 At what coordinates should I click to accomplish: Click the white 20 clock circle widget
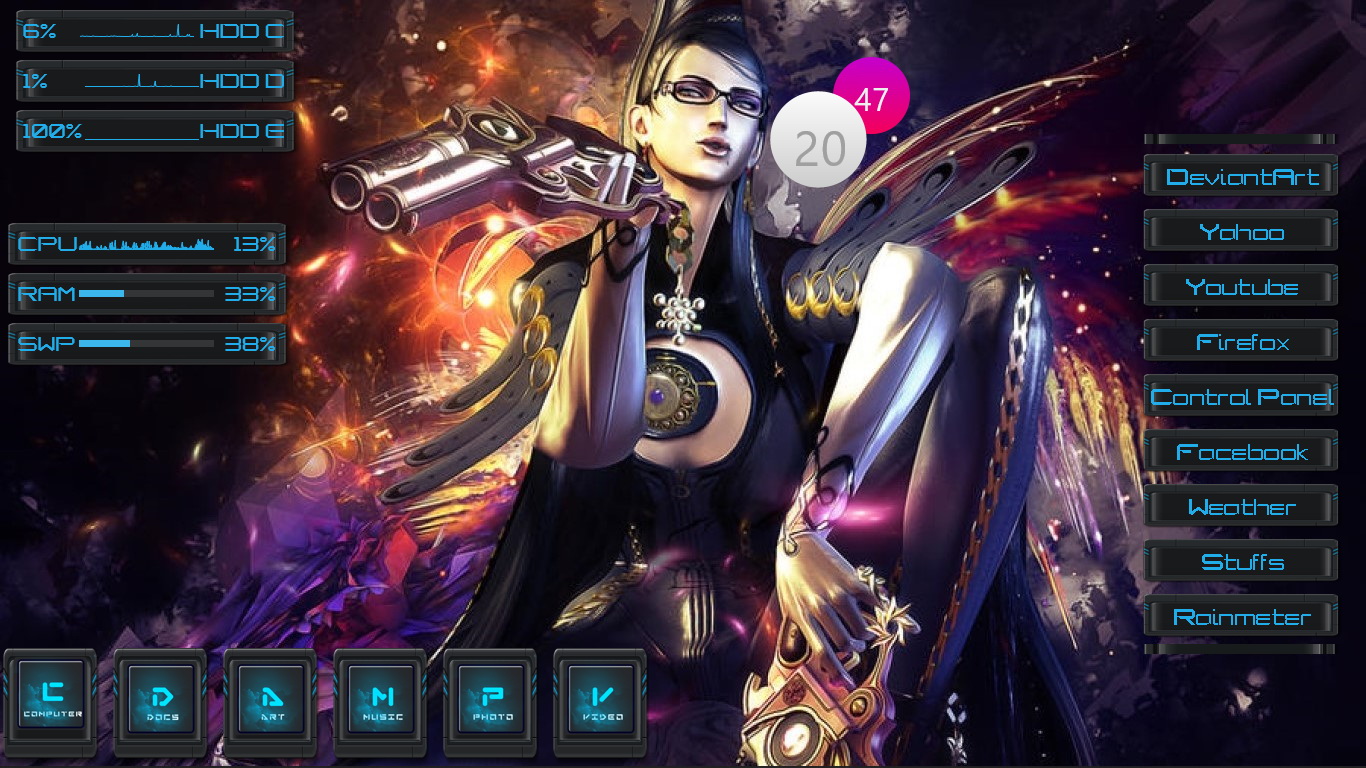tap(818, 140)
